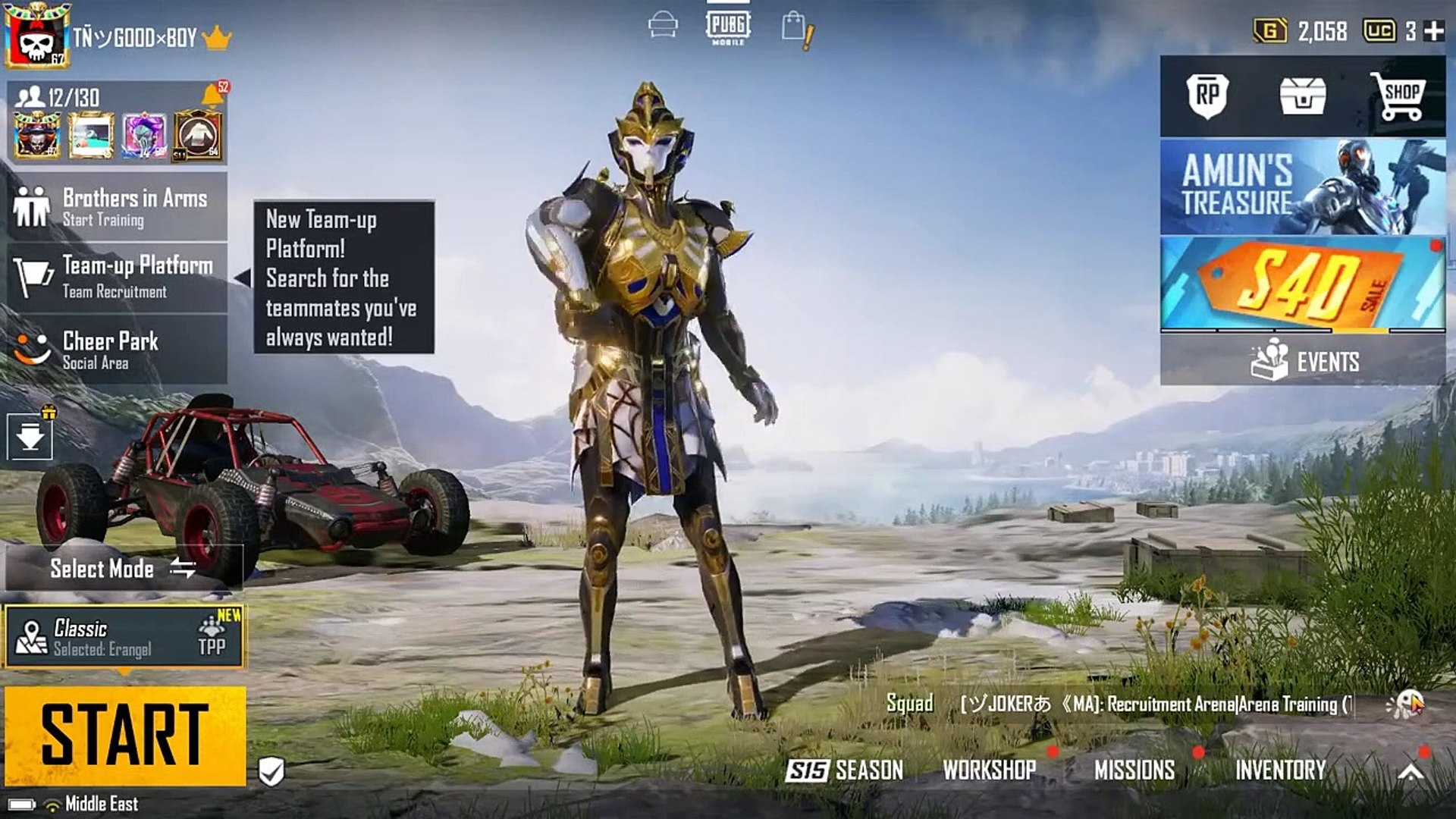Open the Classic Erangel mode selector

coord(124,637)
